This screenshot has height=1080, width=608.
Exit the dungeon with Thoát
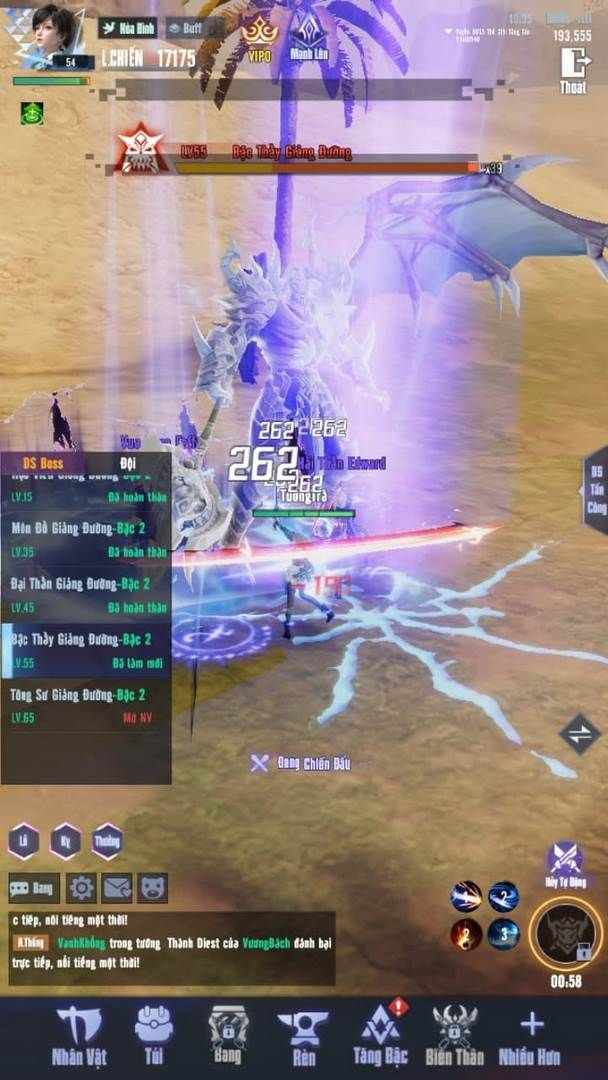coord(574,68)
